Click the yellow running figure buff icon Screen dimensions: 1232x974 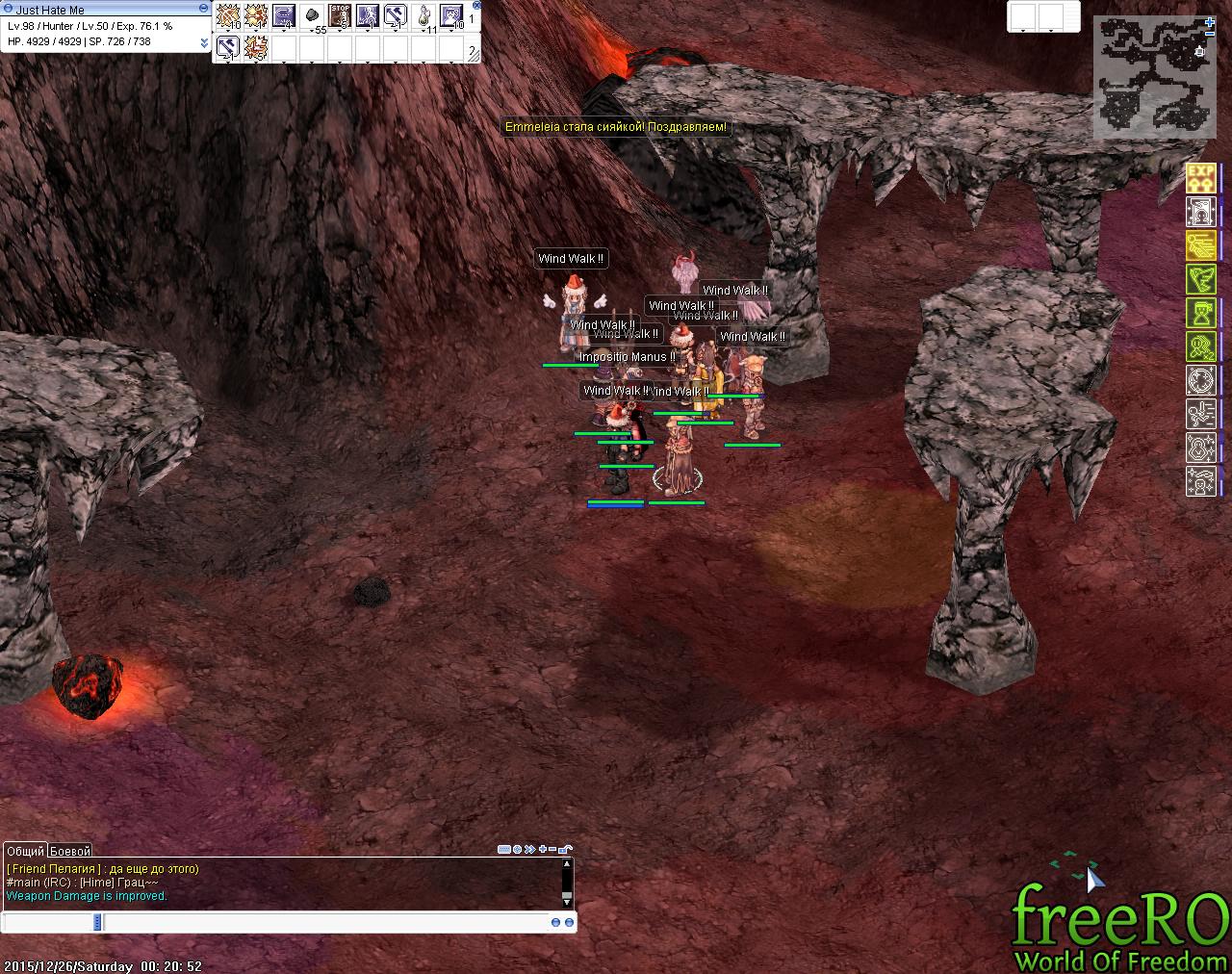tap(1200, 244)
